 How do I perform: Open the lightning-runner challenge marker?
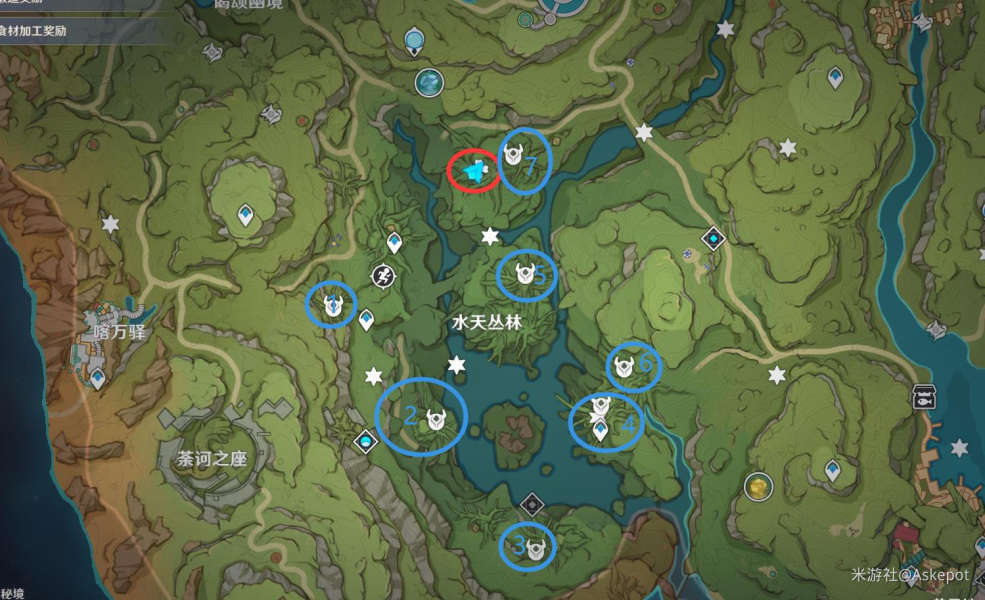click(x=383, y=275)
